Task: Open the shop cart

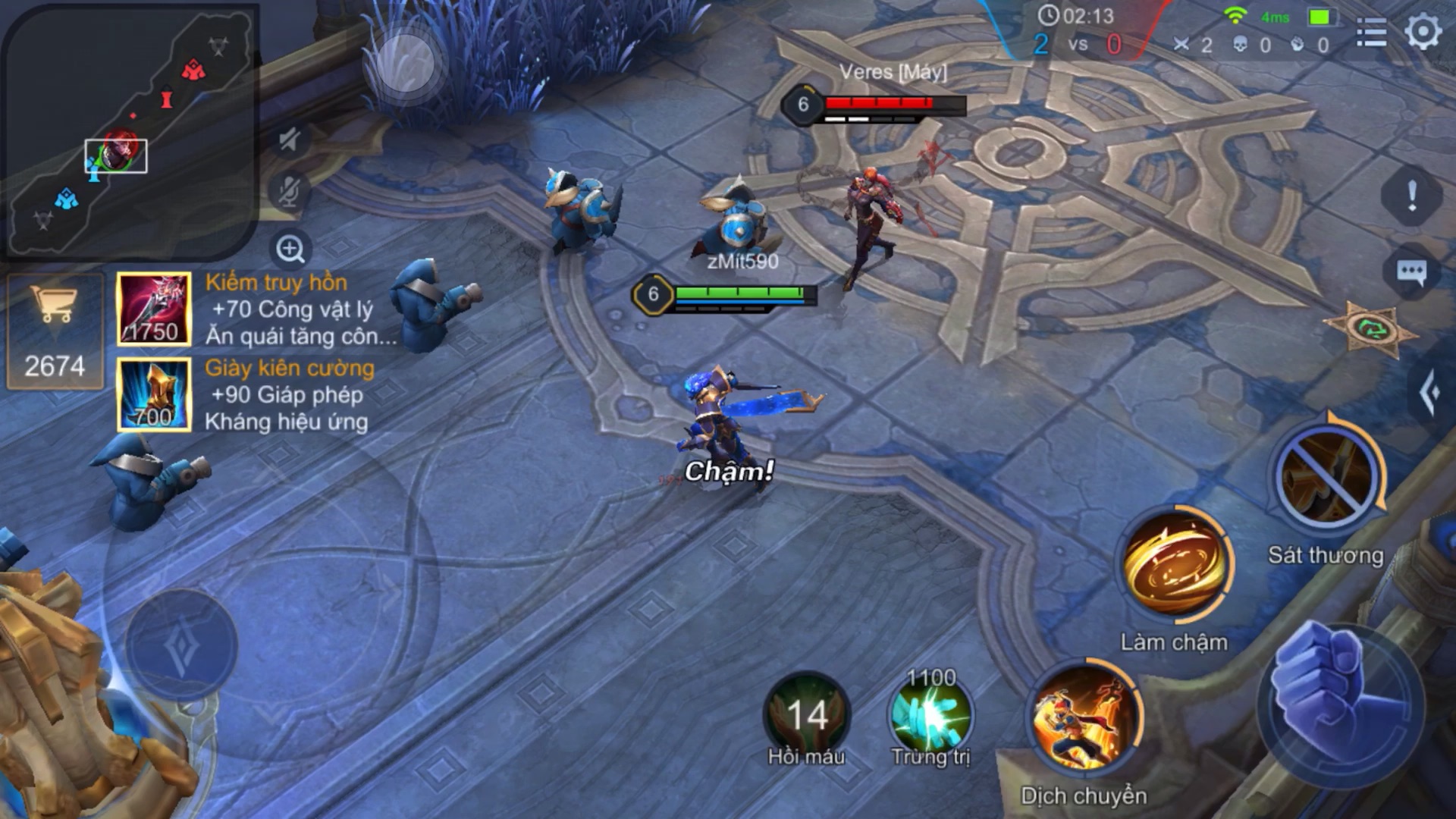Action: pyautogui.click(x=55, y=331)
